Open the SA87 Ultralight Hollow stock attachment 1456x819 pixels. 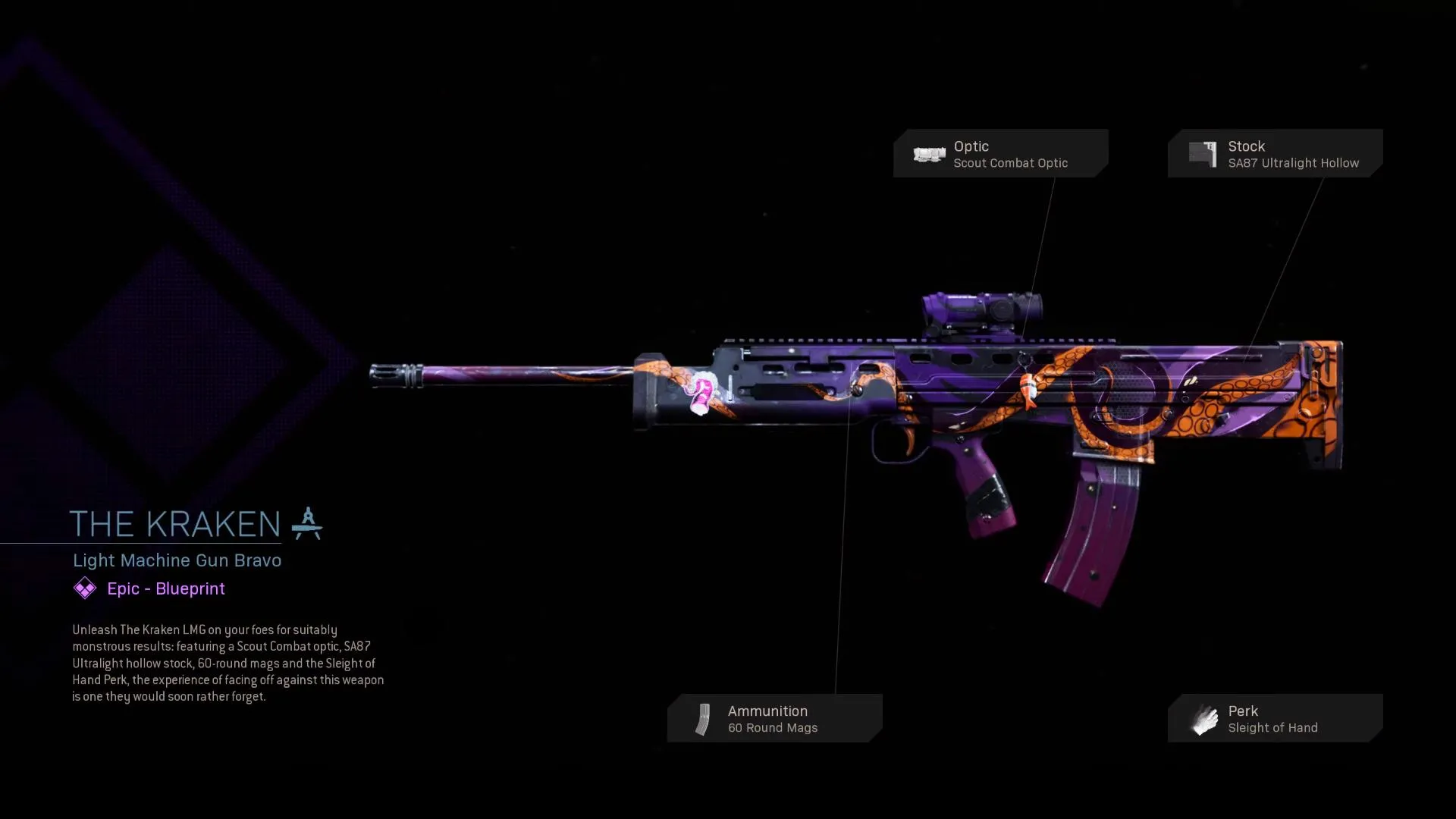click(x=1275, y=154)
